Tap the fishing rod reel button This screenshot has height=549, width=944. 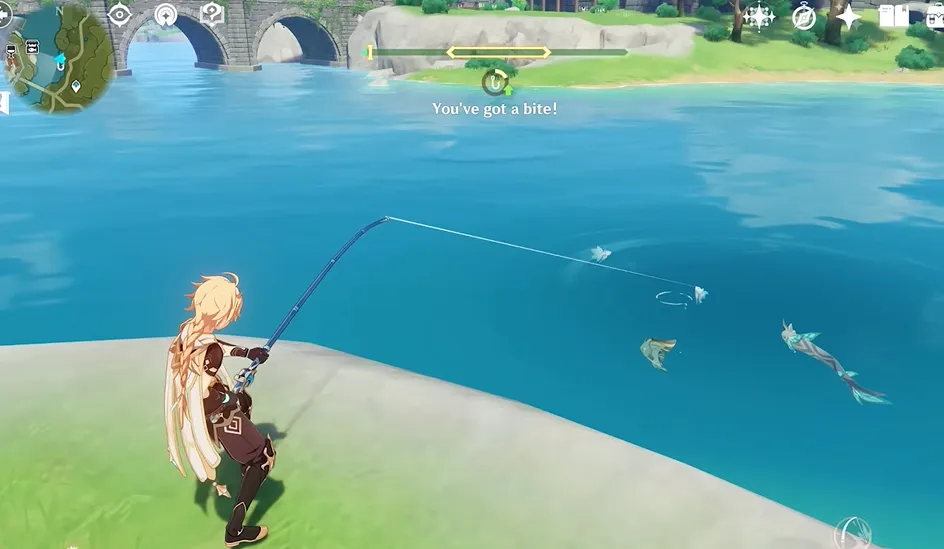(852, 531)
